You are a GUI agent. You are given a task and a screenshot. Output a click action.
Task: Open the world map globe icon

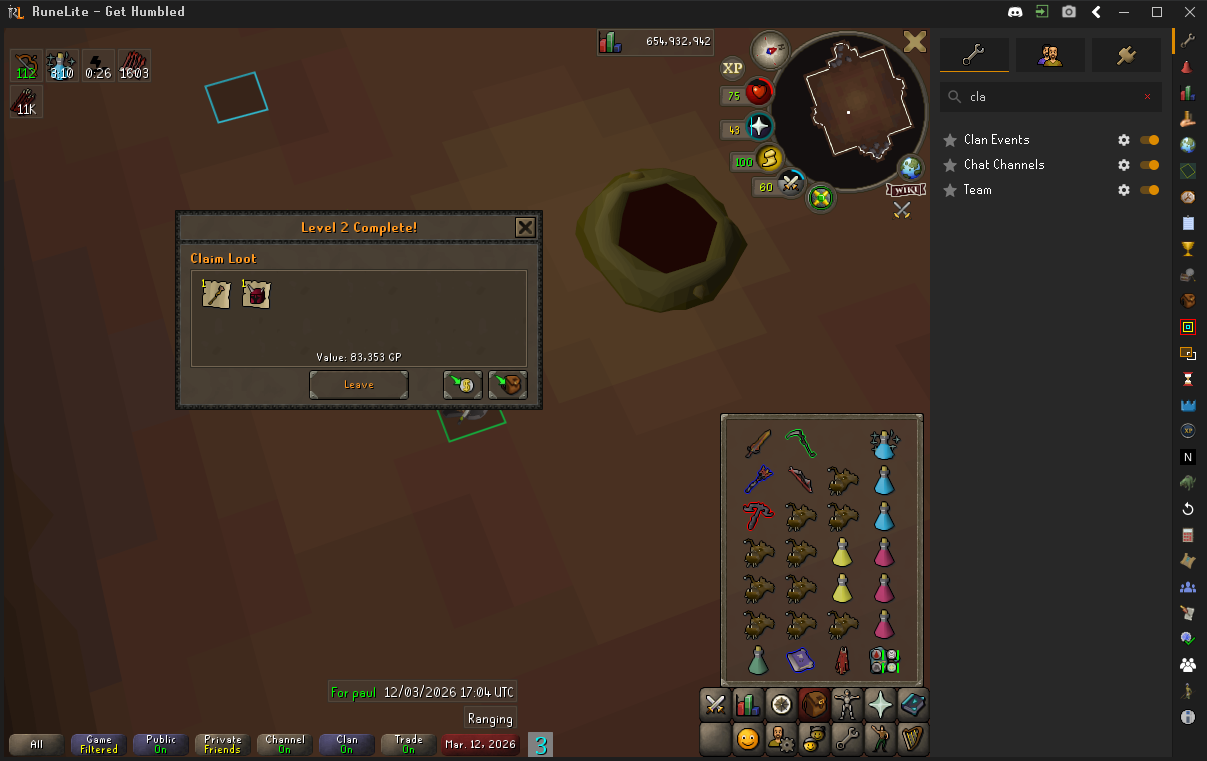pyautogui.click(x=910, y=167)
